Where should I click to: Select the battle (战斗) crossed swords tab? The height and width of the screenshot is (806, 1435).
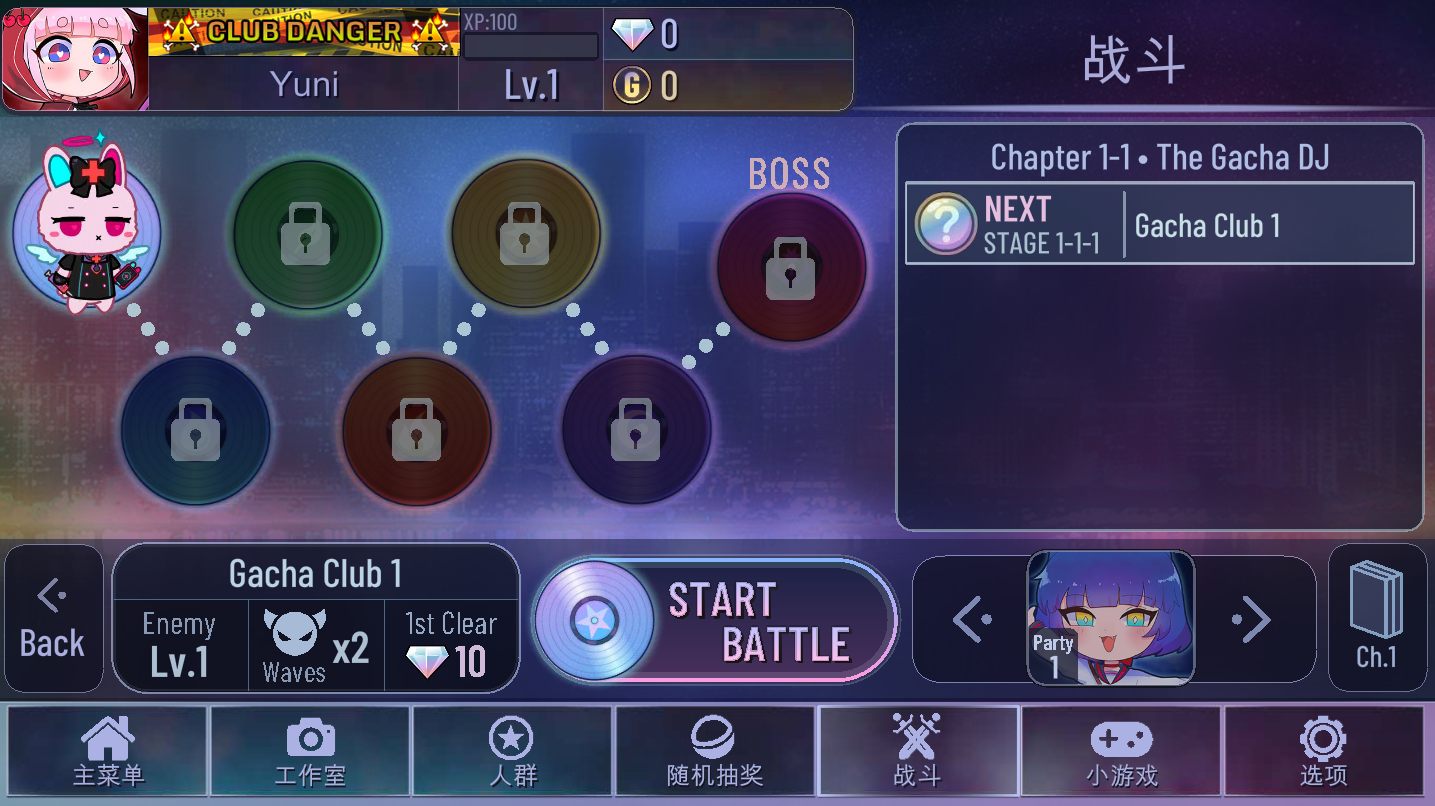917,752
